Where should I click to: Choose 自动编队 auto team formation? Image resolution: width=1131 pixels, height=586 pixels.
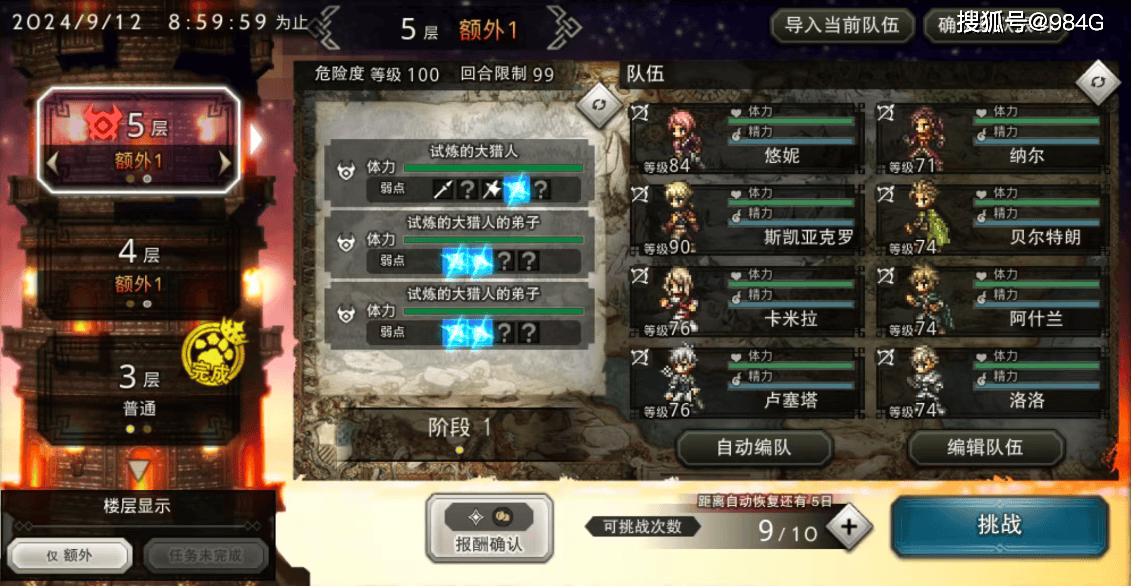[x=754, y=448]
